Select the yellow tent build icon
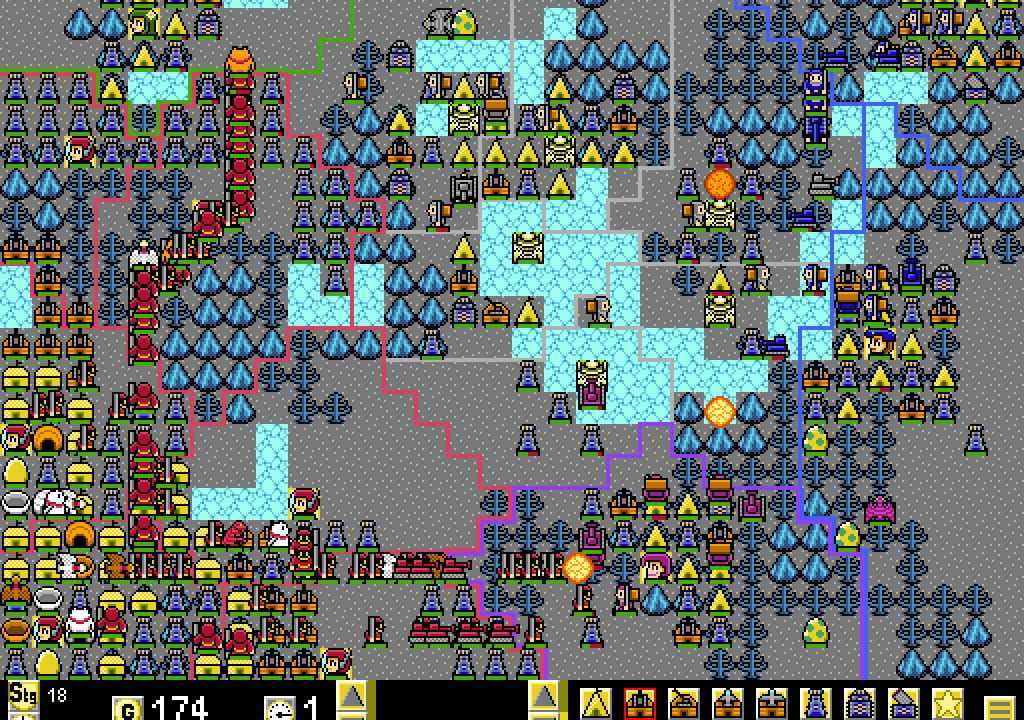The height and width of the screenshot is (720, 1024). 597,702
